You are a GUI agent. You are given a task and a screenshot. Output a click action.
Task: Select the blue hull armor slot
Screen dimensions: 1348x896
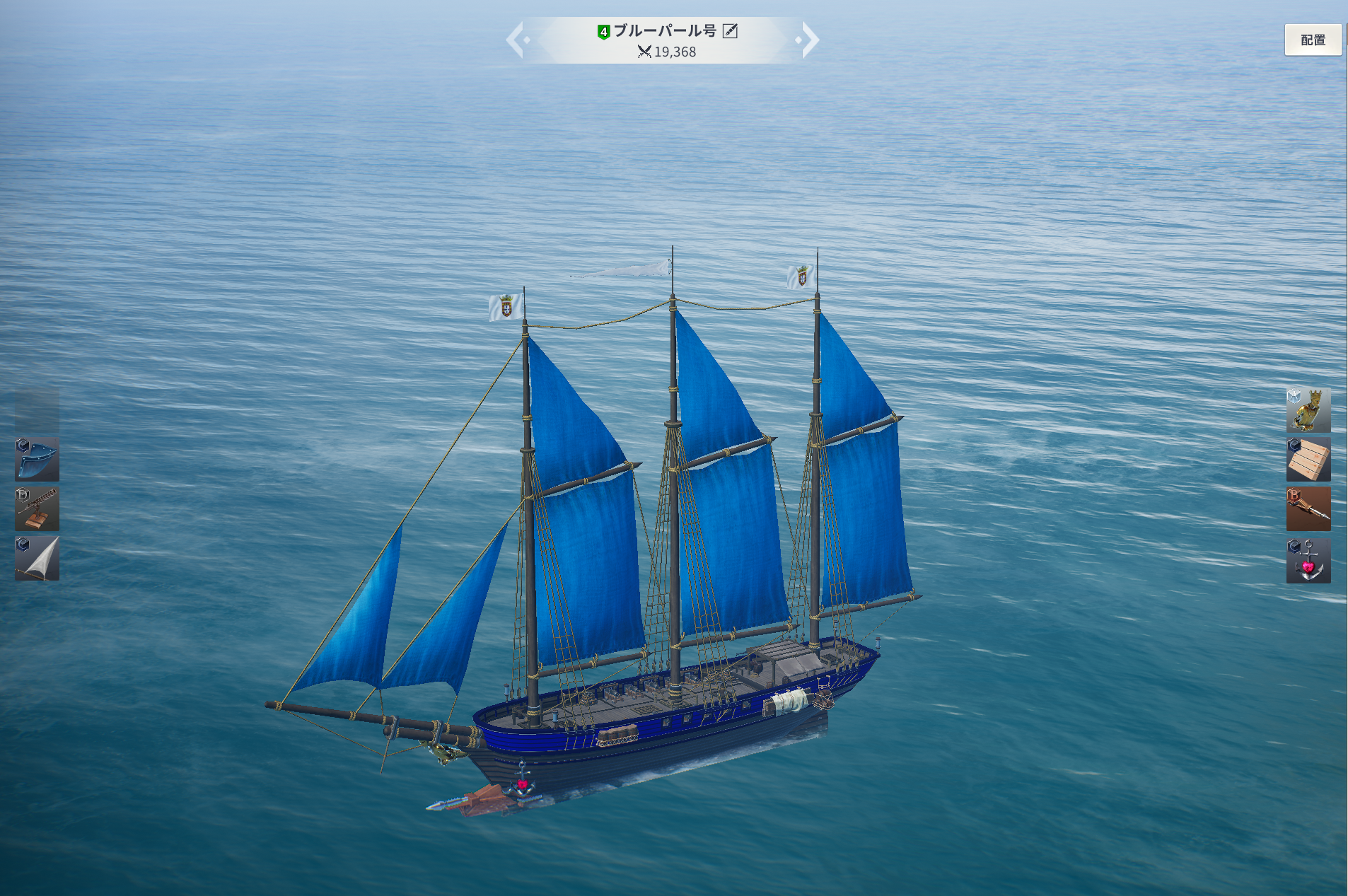(37, 460)
